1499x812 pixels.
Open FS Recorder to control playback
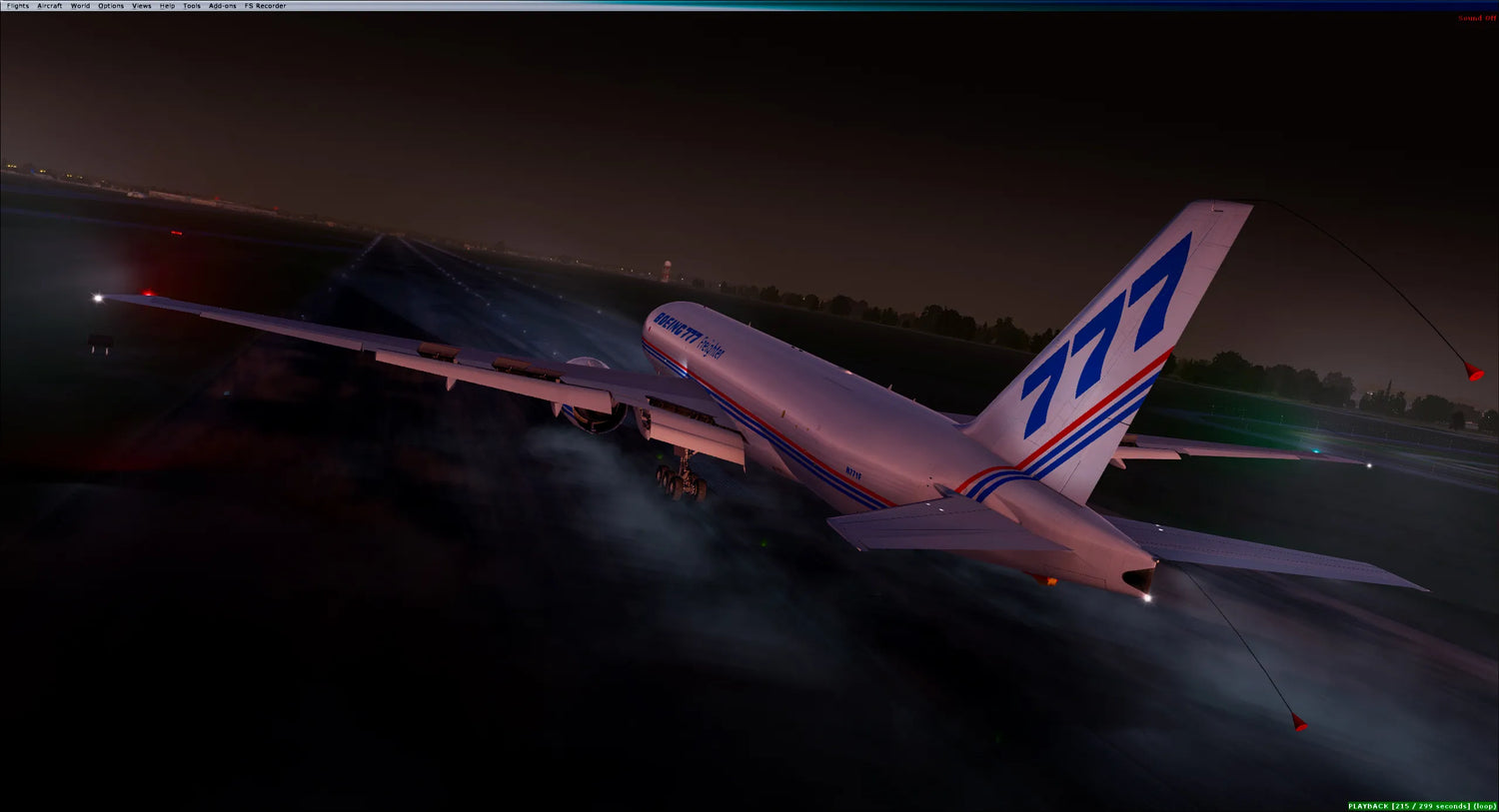pos(265,5)
